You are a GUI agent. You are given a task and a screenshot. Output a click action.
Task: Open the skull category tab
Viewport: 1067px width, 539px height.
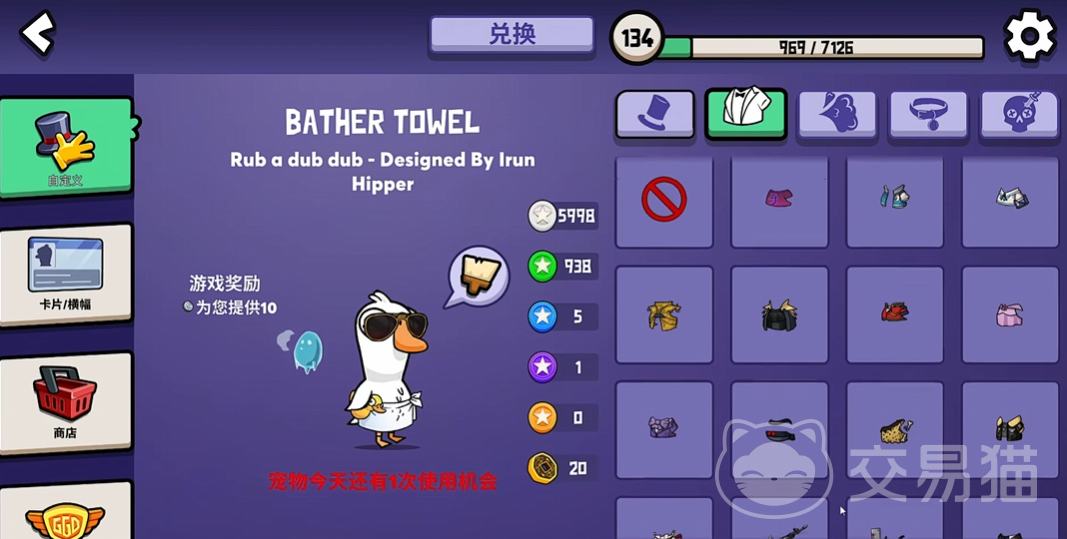tap(1019, 114)
